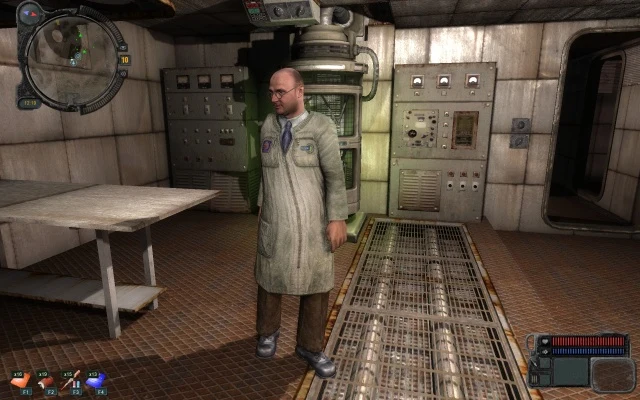This screenshot has height=400, width=640.
Task: Use the bandage in quick slot F2
Action: click(47, 381)
